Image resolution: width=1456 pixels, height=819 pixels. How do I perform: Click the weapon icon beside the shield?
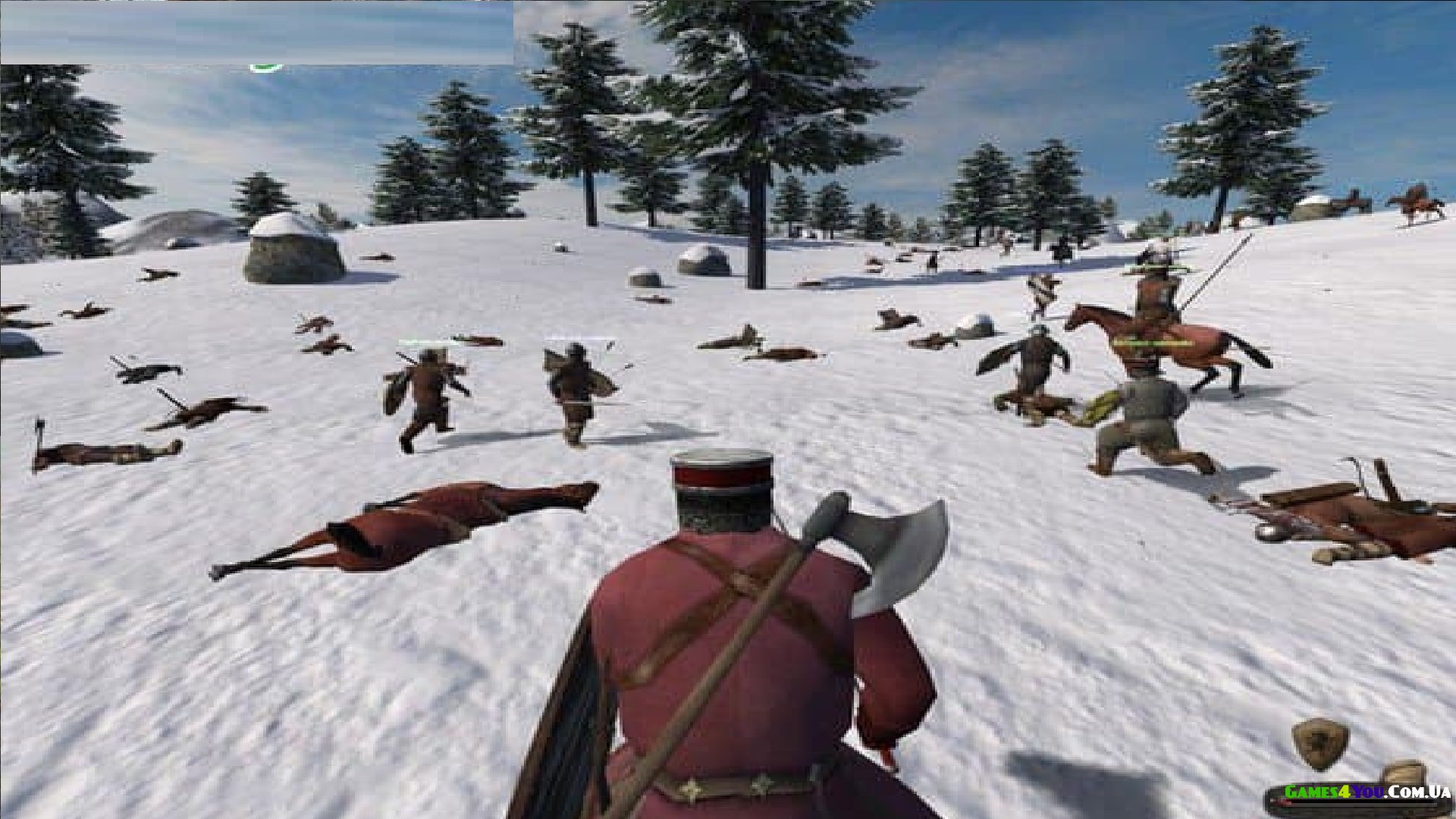1407,772
